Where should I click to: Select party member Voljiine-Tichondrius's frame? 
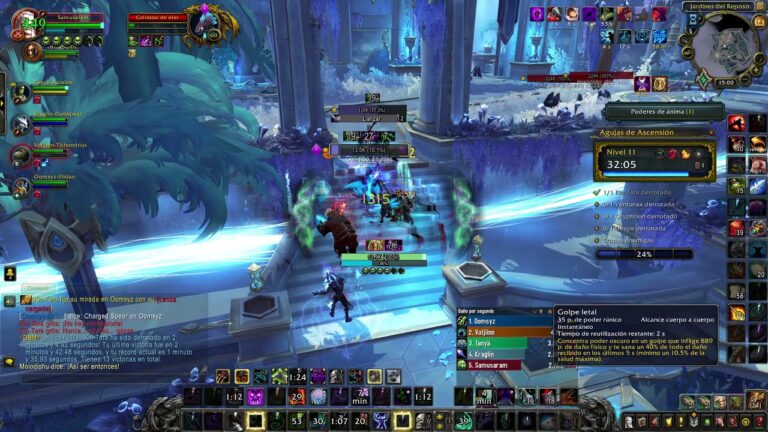click(x=20, y=154)
